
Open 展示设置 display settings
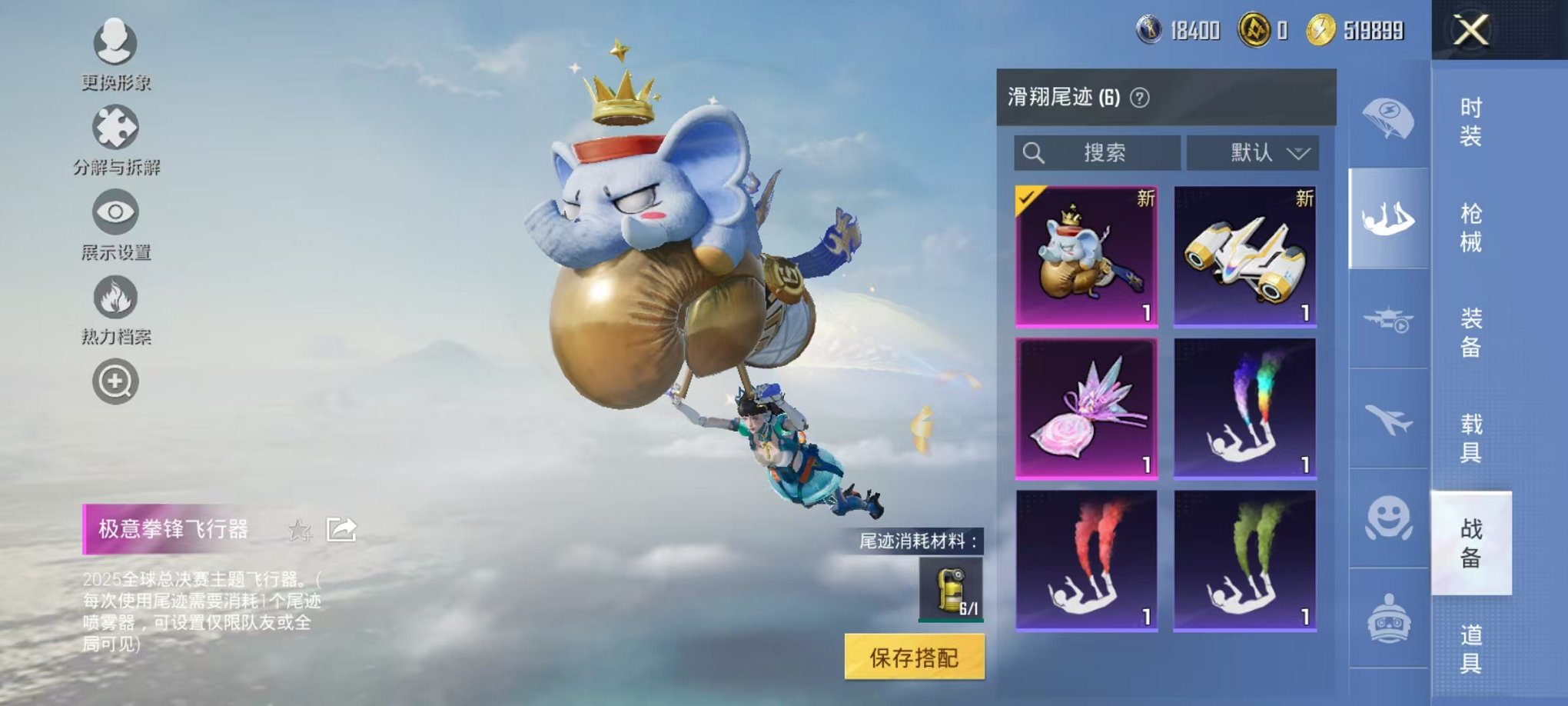[115, 211]
